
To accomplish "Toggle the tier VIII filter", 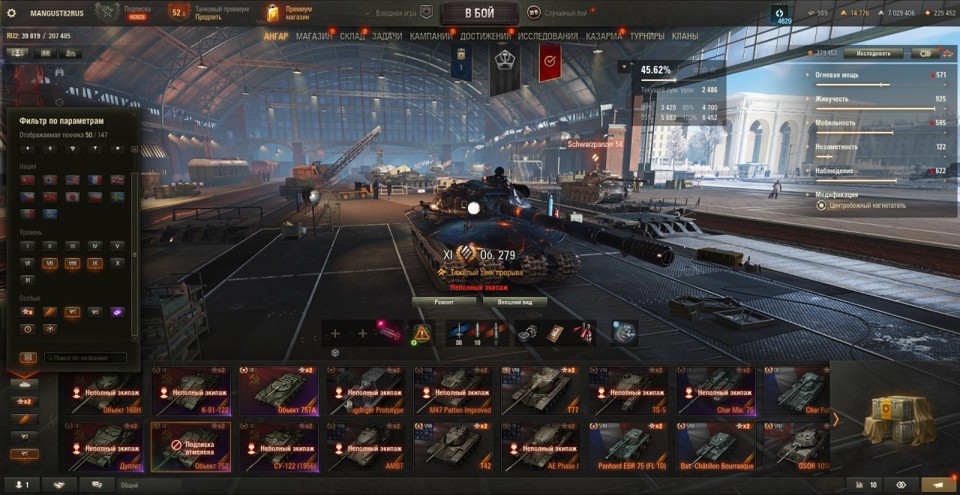I will [x=73, y=263].
